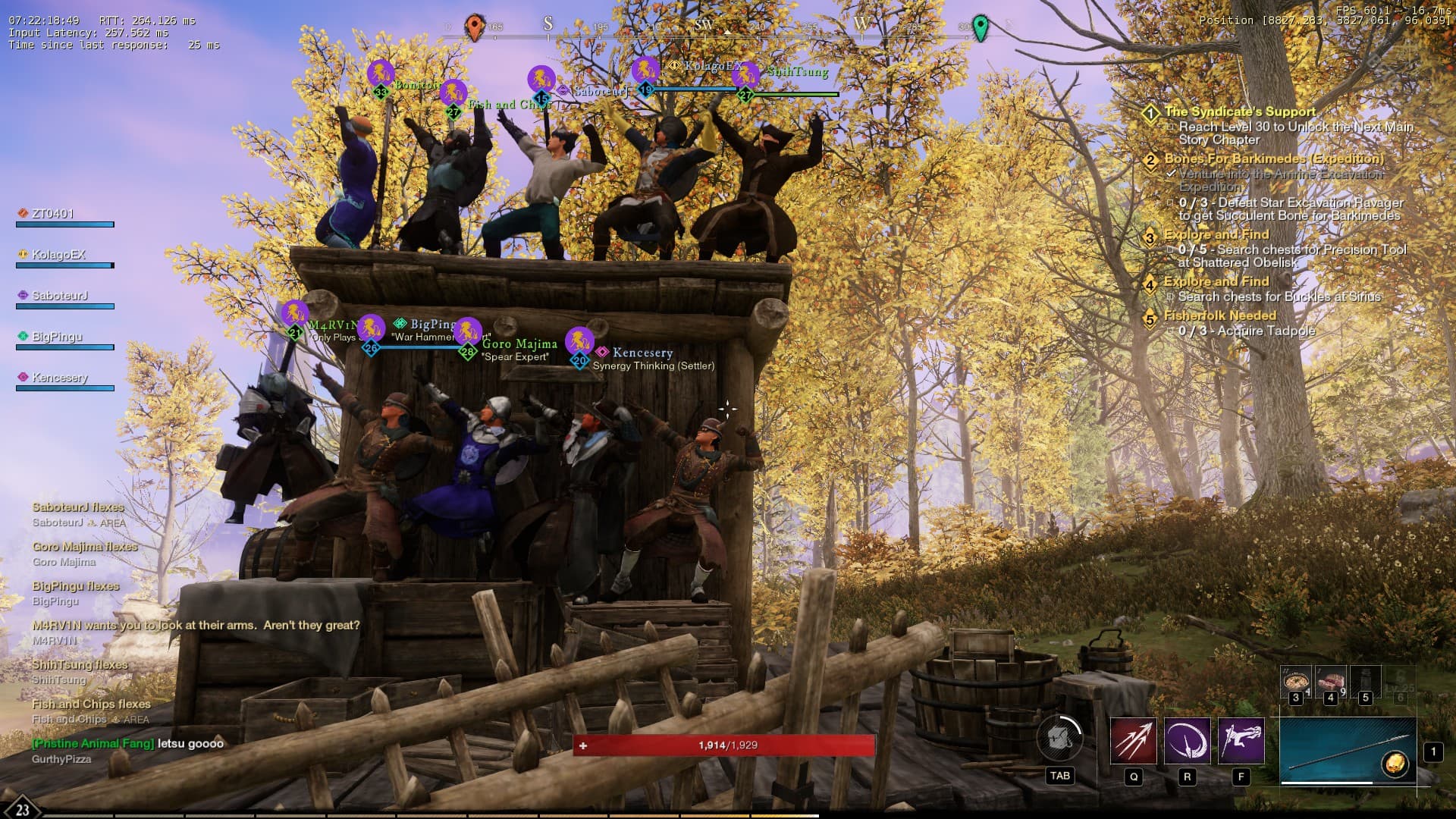Activate the red triple-spear ability
The height and width of the screenshot is (819, 1456).
tap(1133, 741)
